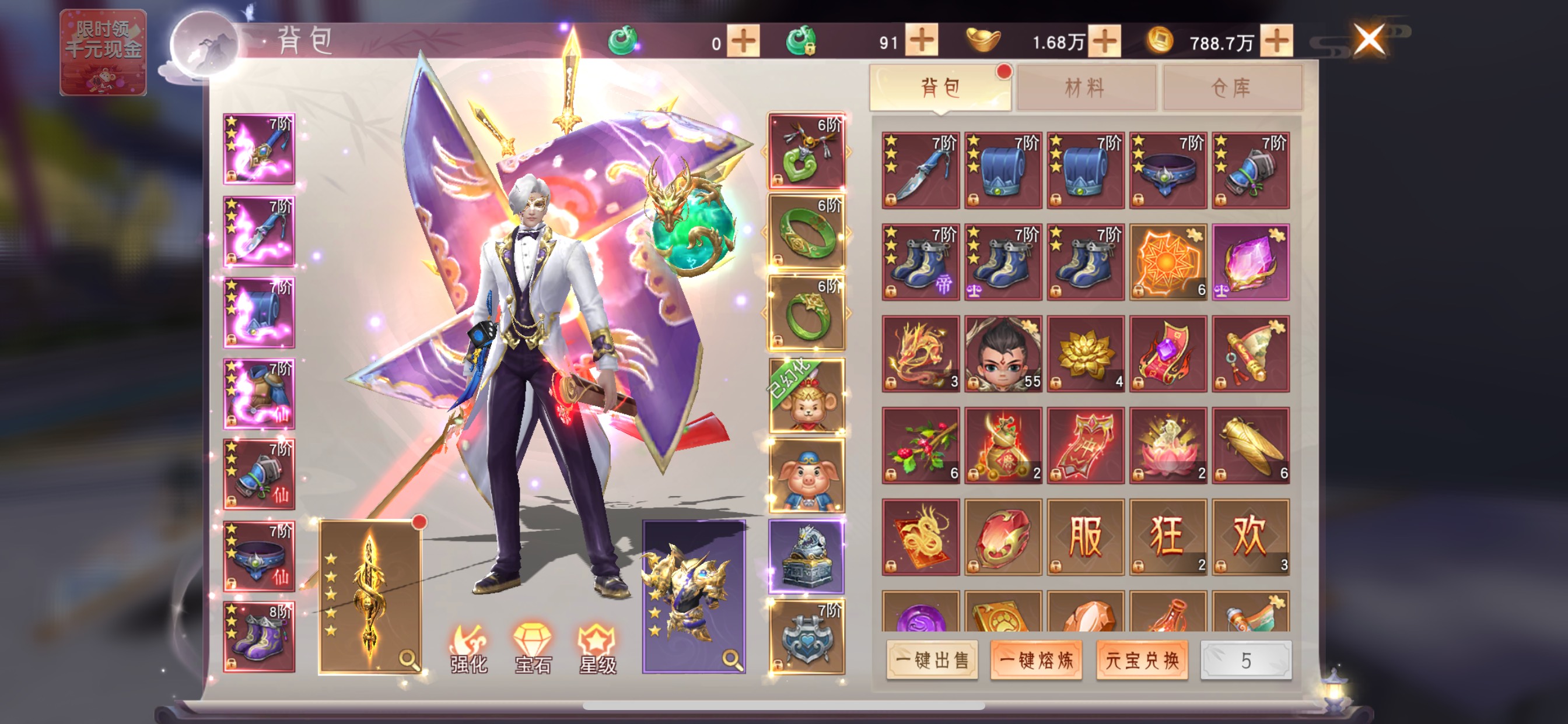Switch to the 材料 tab

point(1086,88)
